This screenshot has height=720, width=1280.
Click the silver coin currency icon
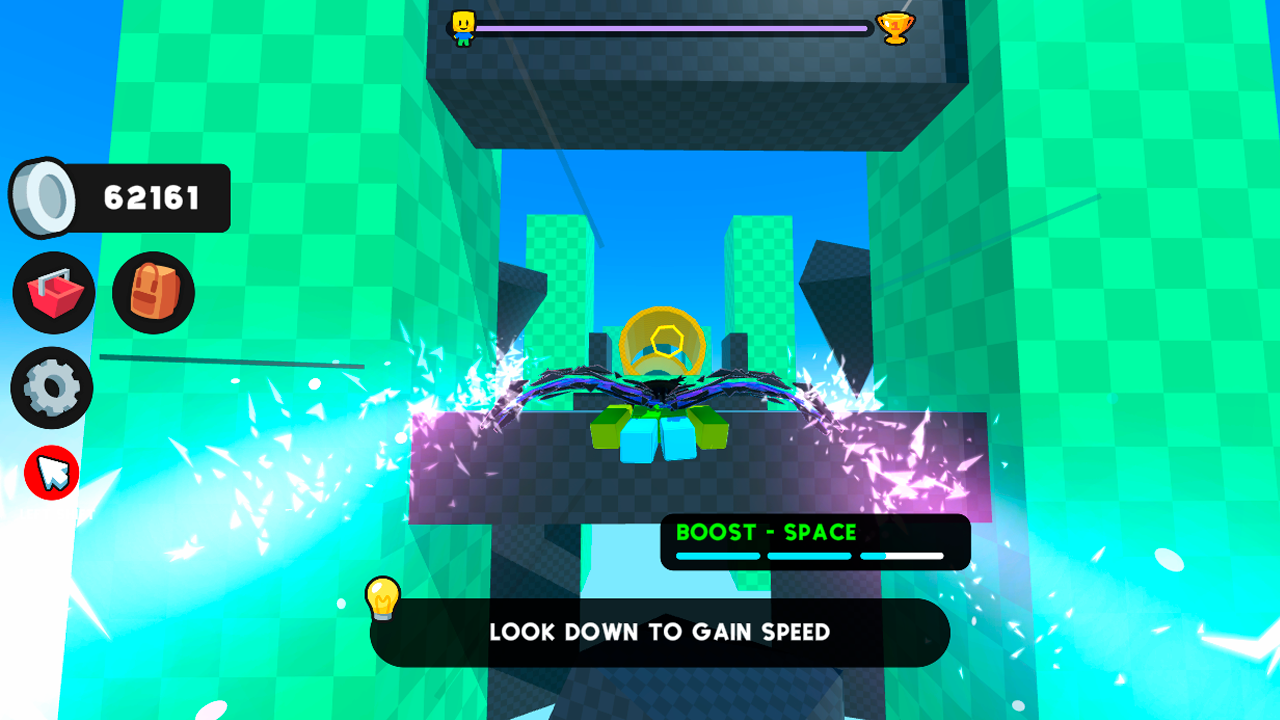pyautogui.click(x=44, y=196)
